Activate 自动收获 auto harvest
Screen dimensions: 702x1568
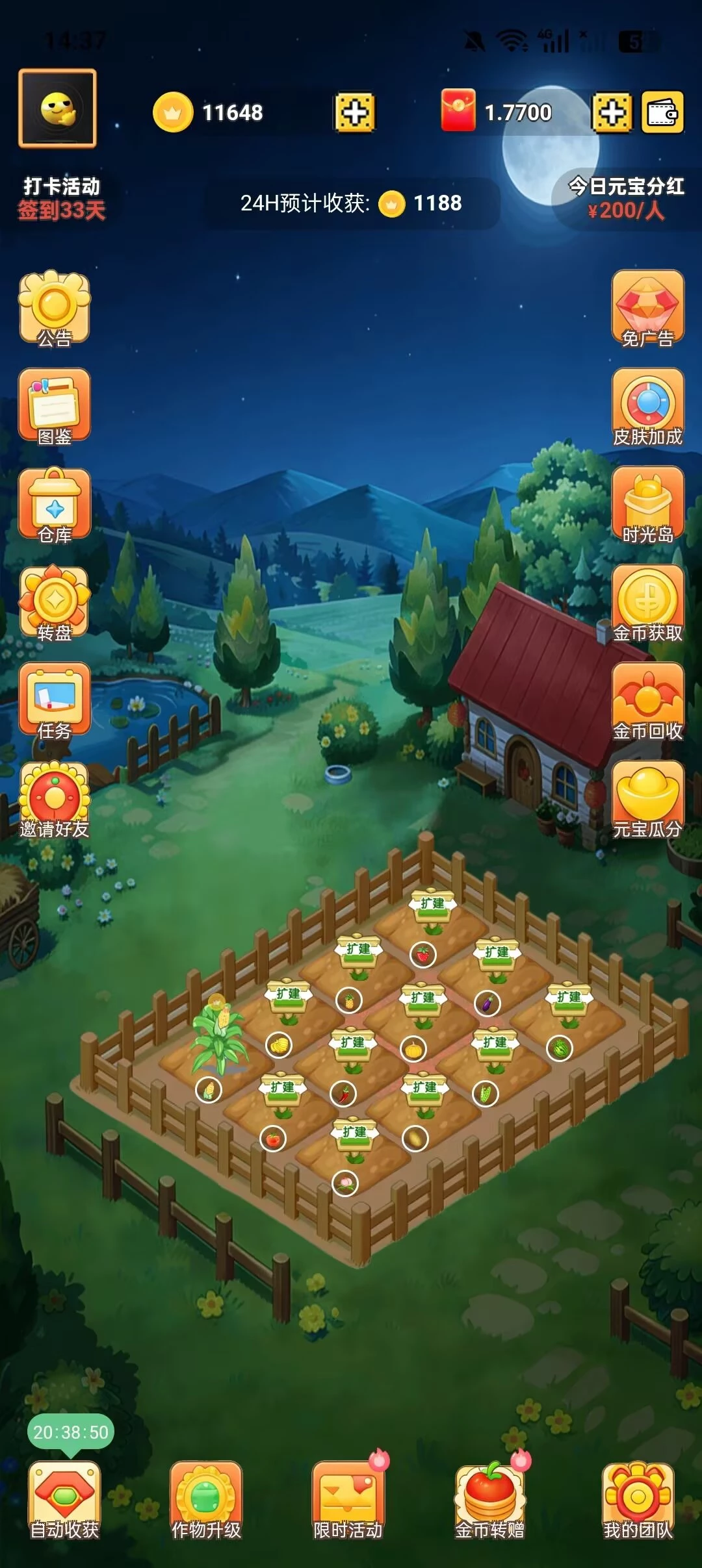pos(64,1499)
